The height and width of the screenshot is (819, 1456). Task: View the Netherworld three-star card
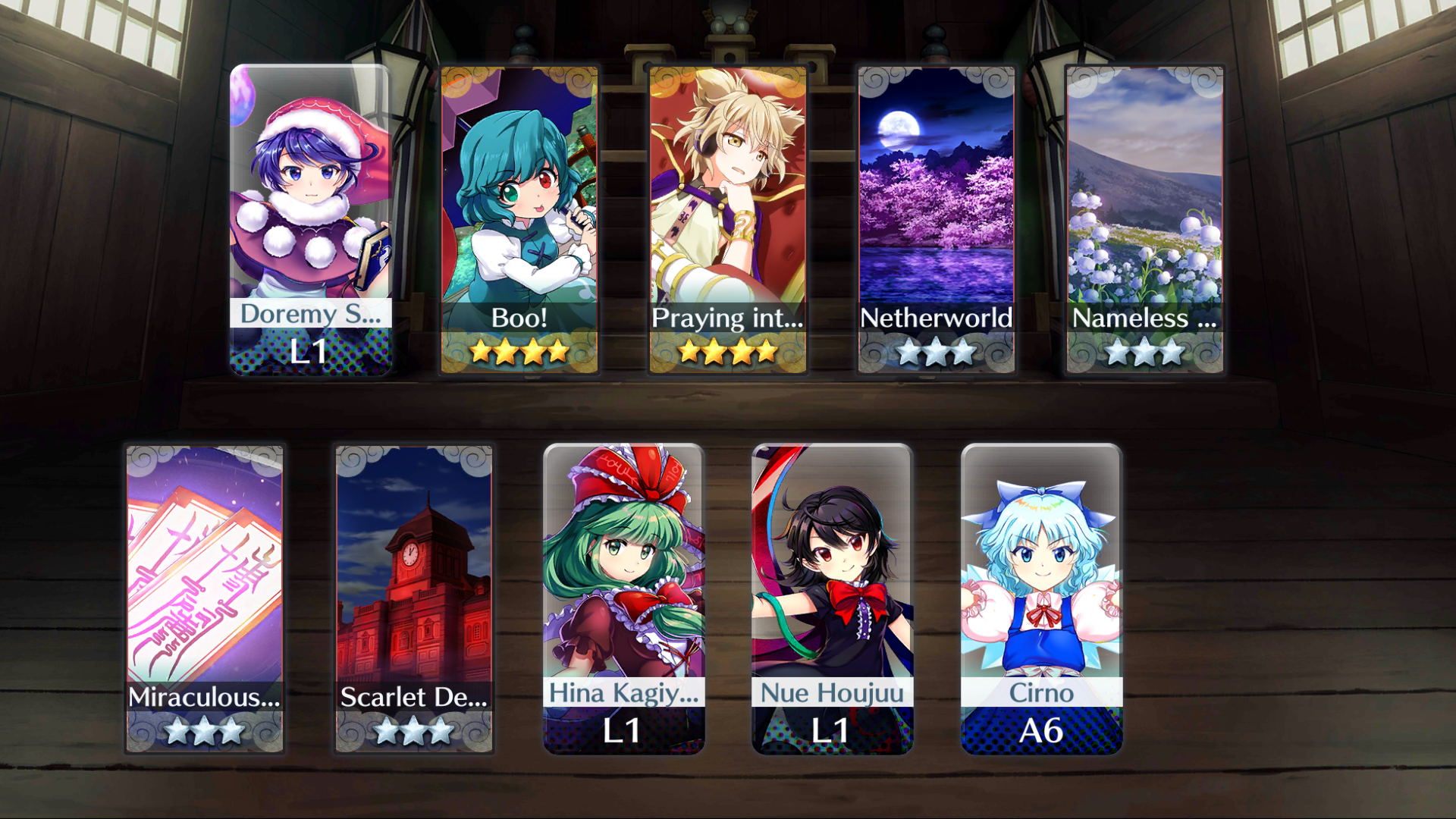(x=936, y=219)
